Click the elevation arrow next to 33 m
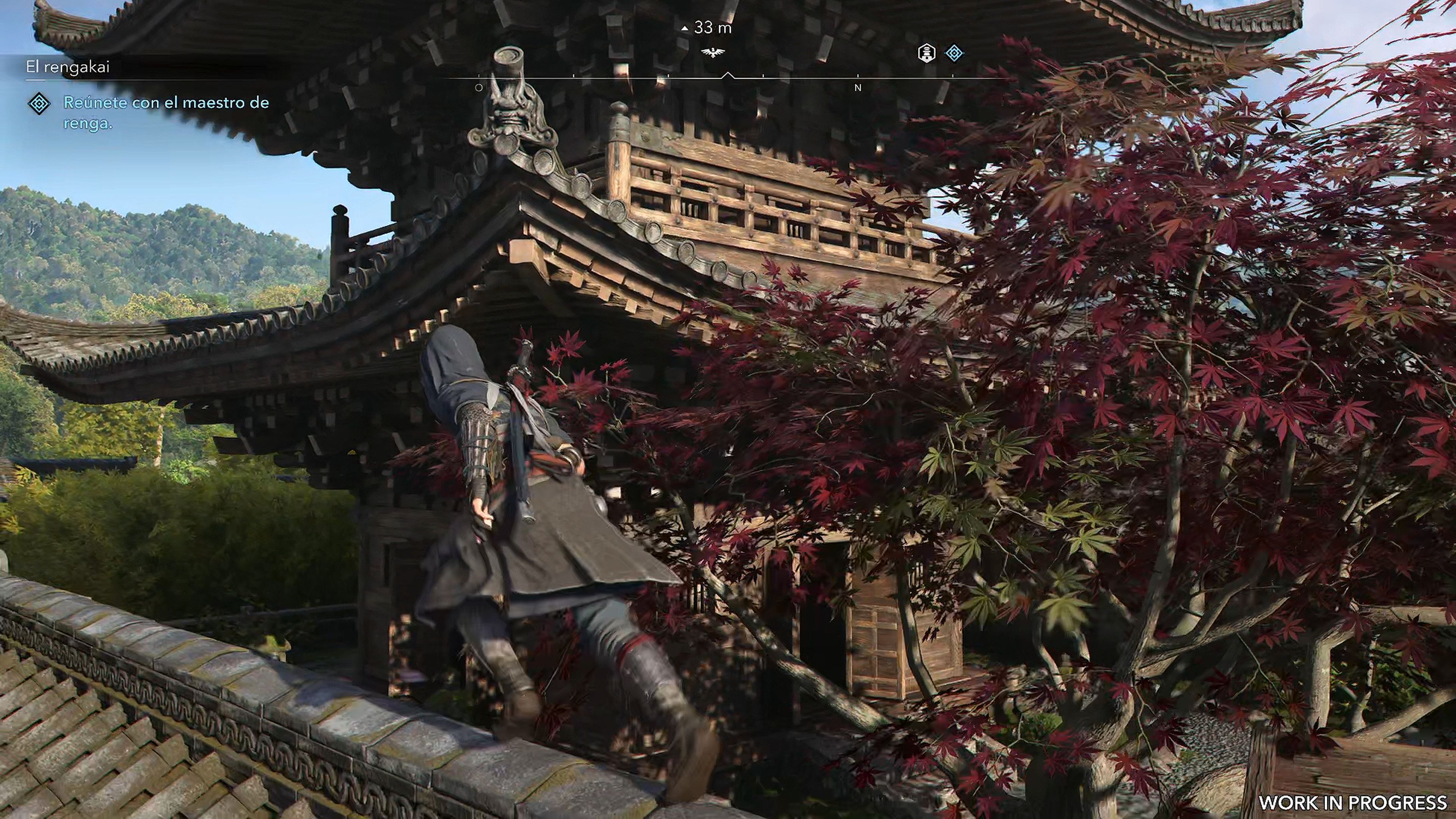This screenshot has height=819, width=1456. tap(685, 28)
